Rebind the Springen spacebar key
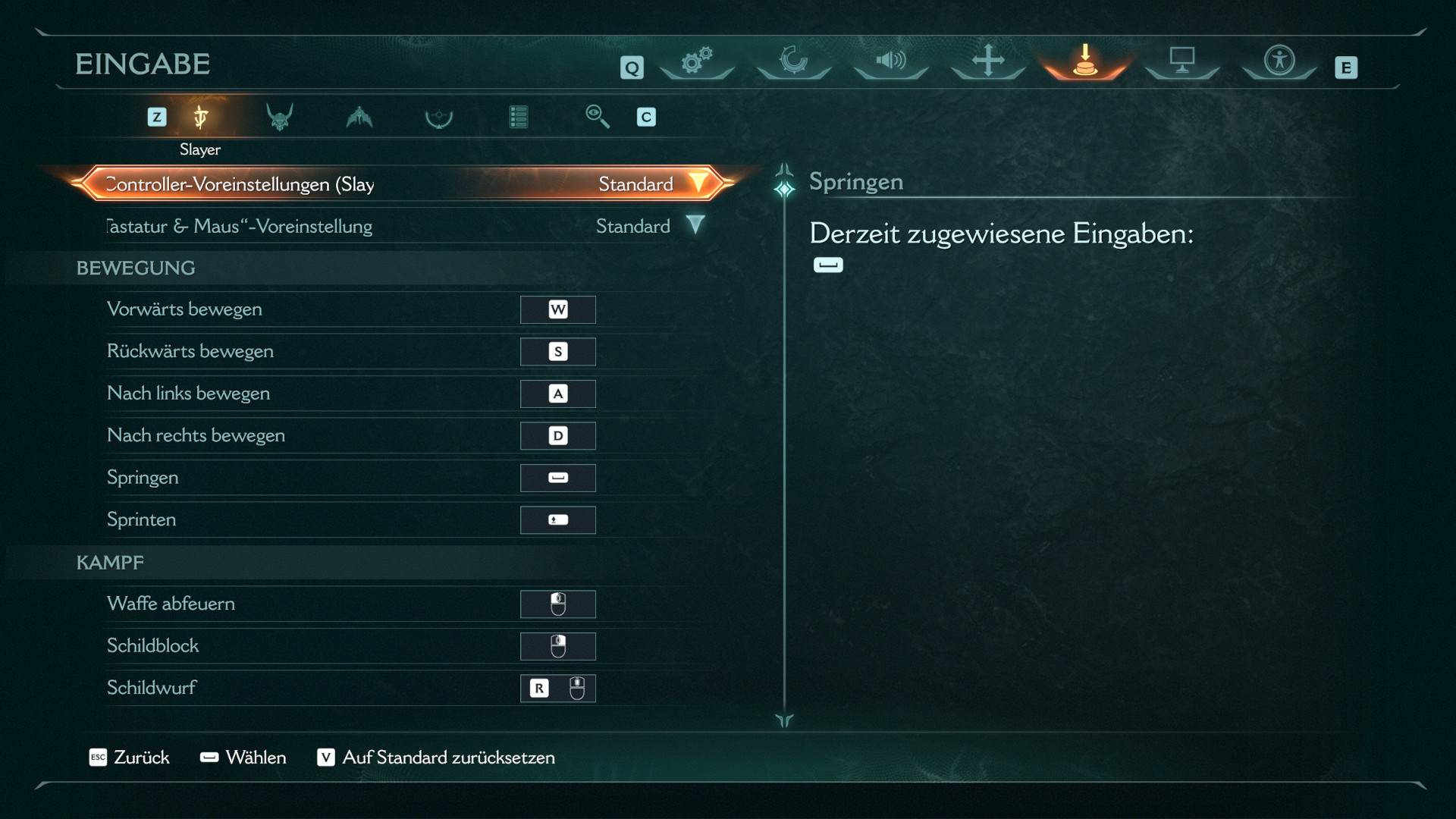Viewport: 1456px width, 819px height. click(558, 478)
